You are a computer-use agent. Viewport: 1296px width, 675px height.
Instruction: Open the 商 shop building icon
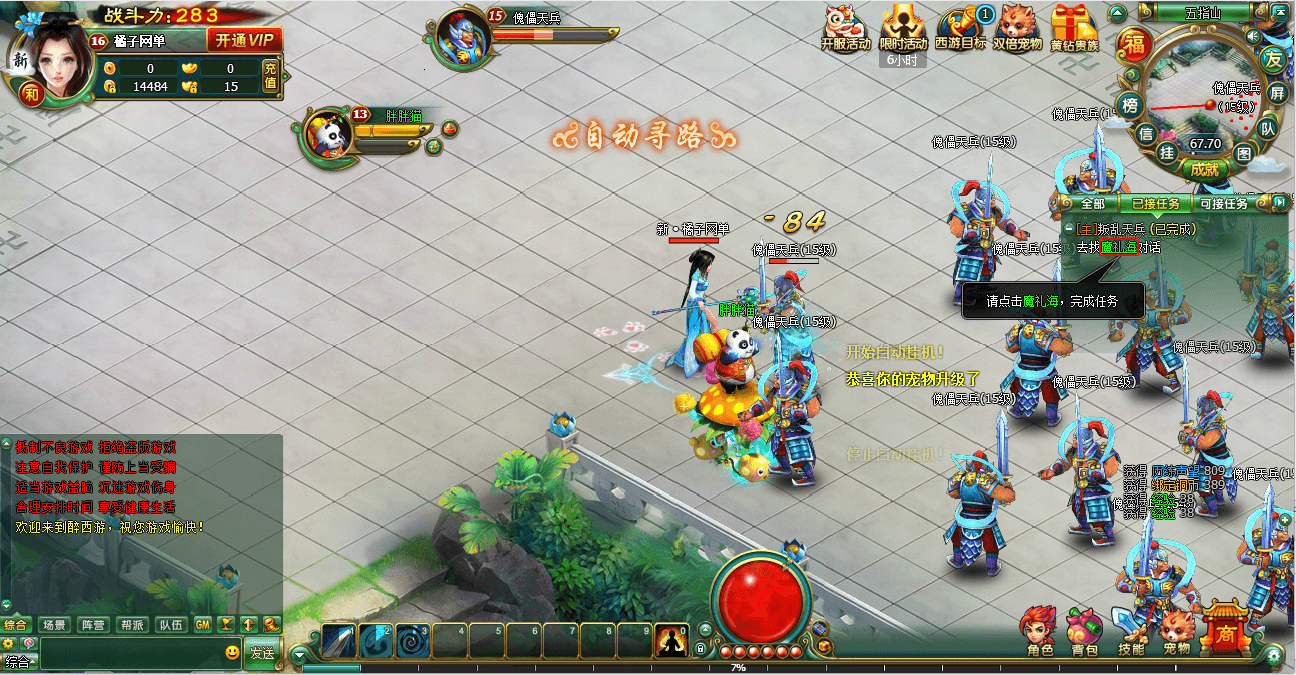coord(1226,629)
